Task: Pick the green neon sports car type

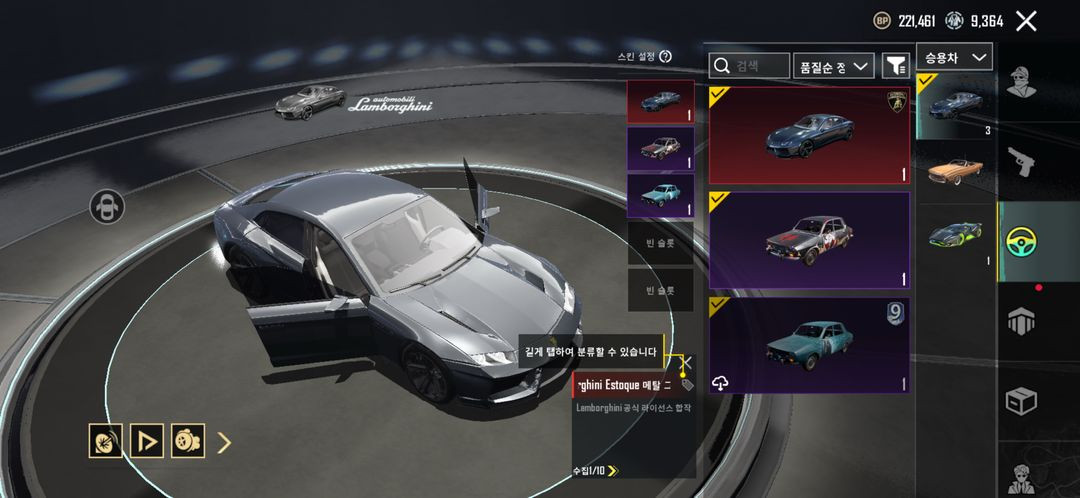Action: 955,236
